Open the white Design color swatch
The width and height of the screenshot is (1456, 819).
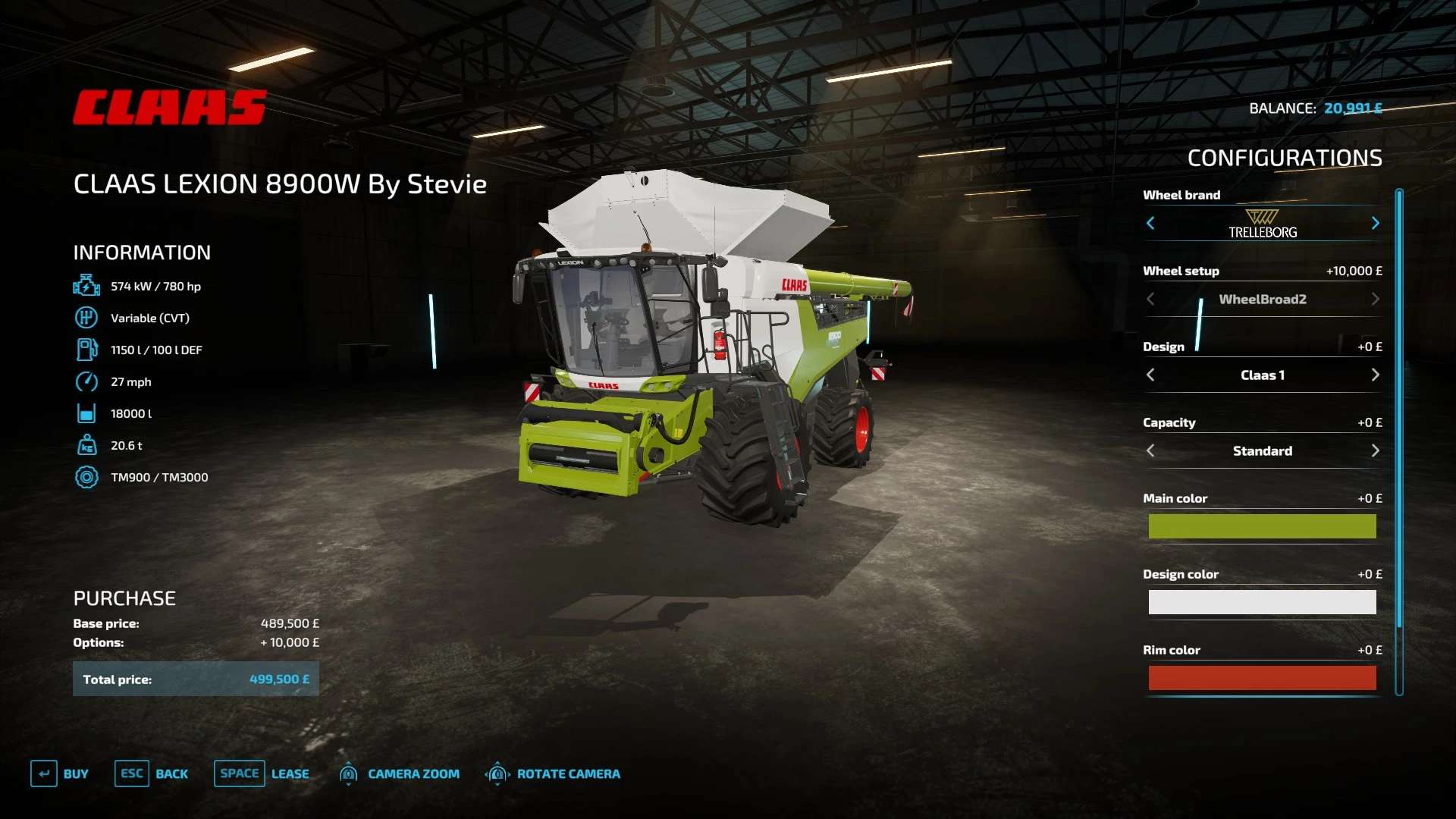1262,602
